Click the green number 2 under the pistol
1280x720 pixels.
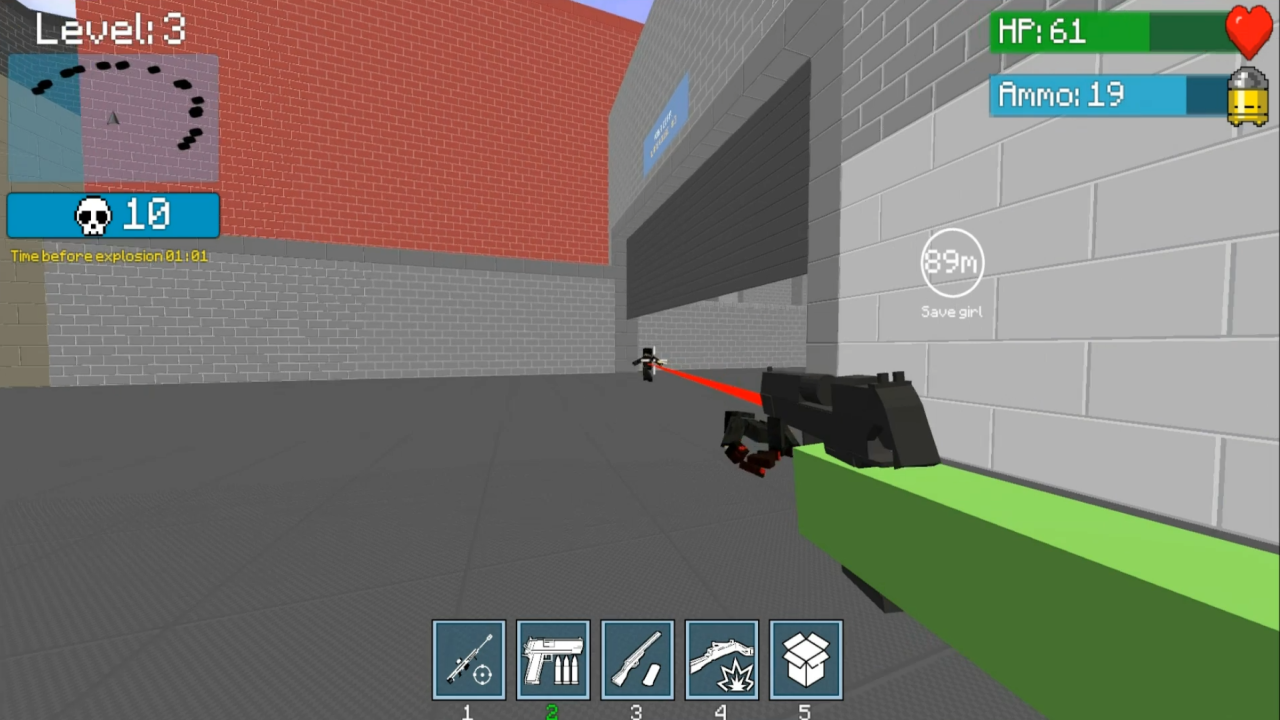coord(553,711)
